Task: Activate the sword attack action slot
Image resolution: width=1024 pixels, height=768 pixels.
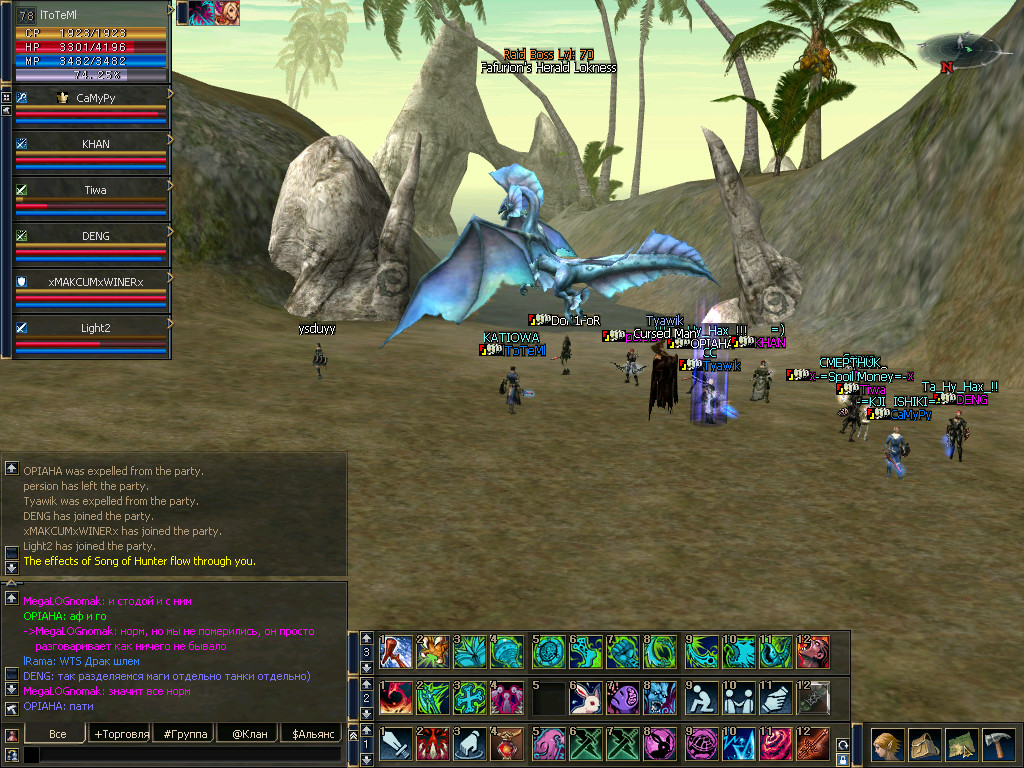Action: click(x=394, y=743)
